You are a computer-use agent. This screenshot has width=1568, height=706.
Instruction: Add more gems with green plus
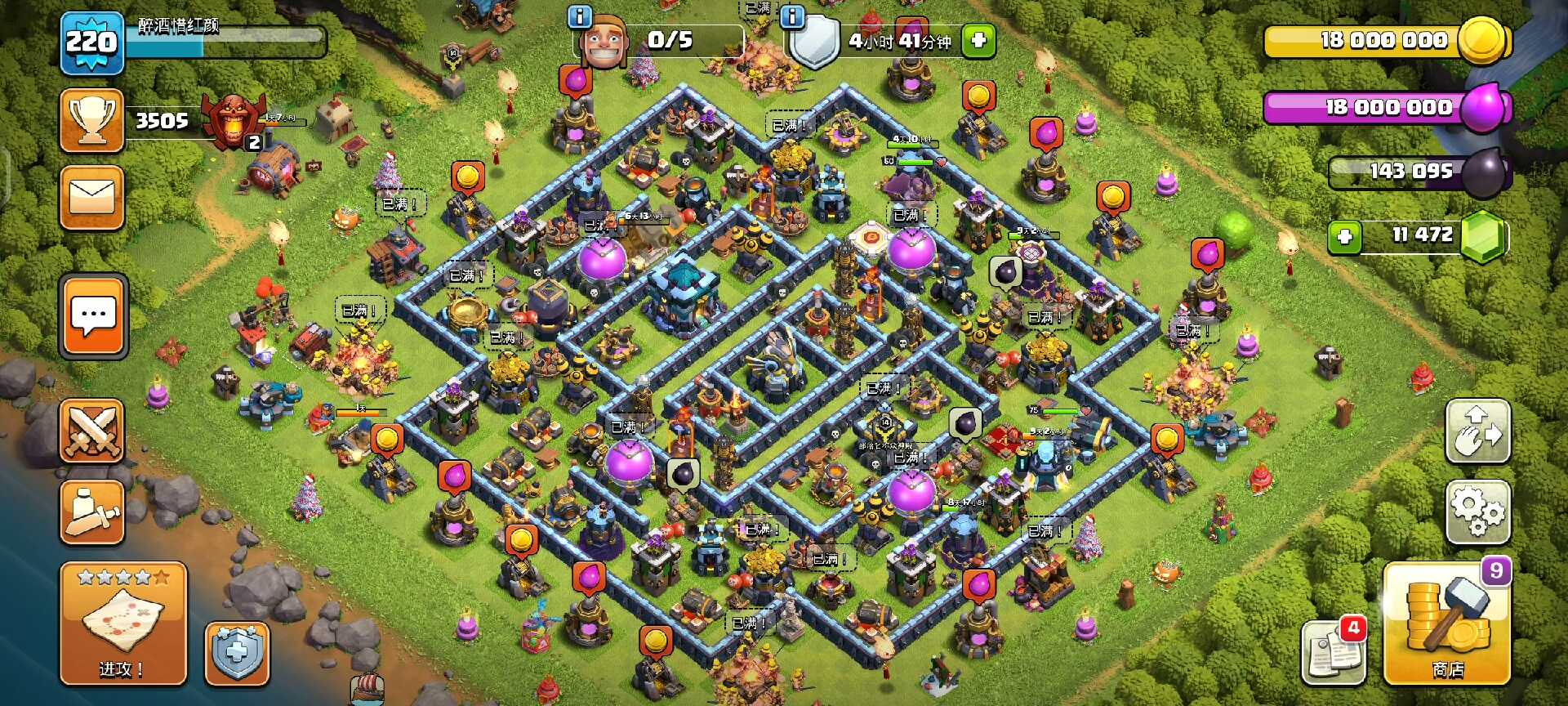pos(1344,238)
